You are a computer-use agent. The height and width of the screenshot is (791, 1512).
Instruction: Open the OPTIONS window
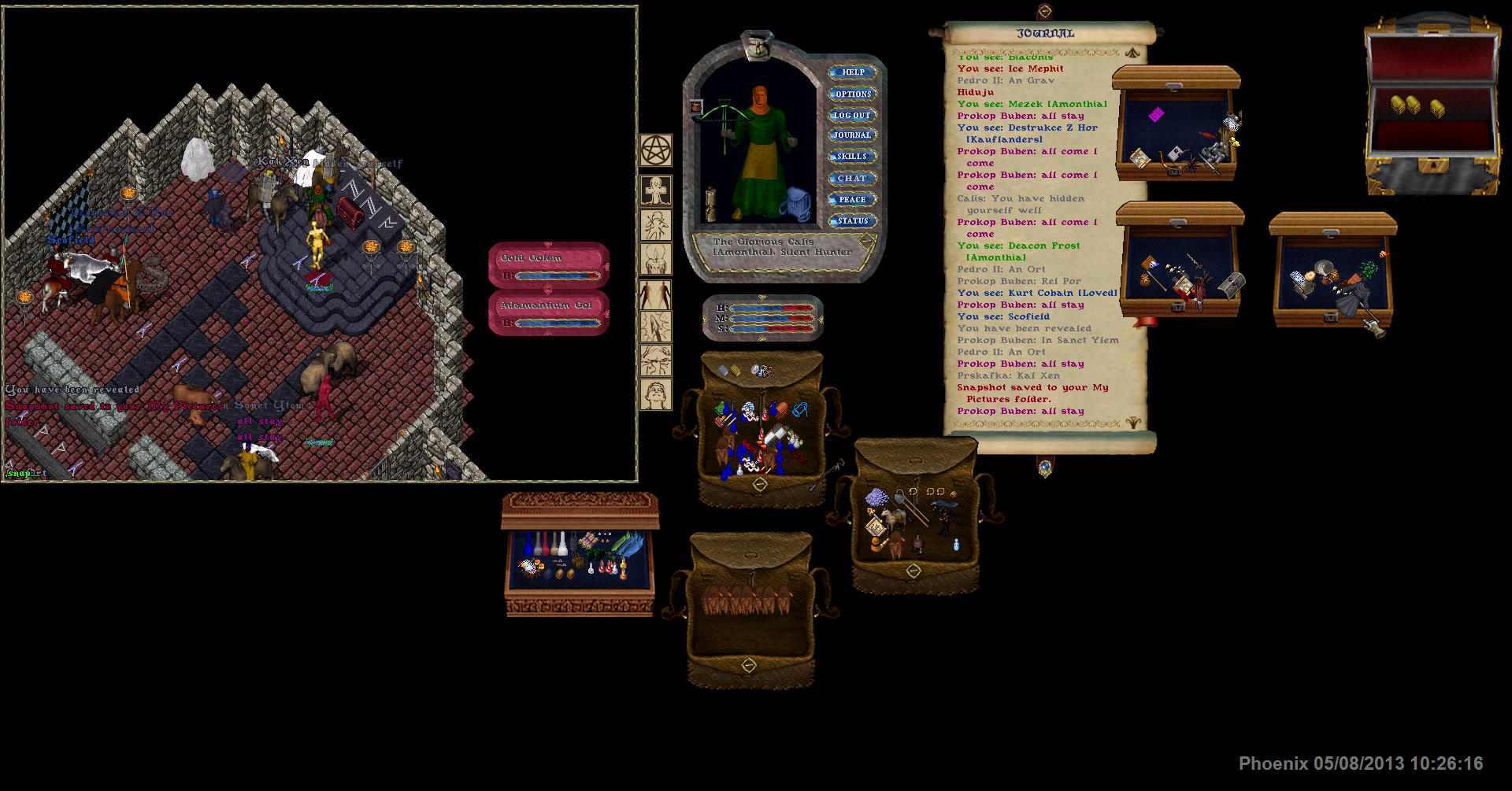tap(853, 94)
